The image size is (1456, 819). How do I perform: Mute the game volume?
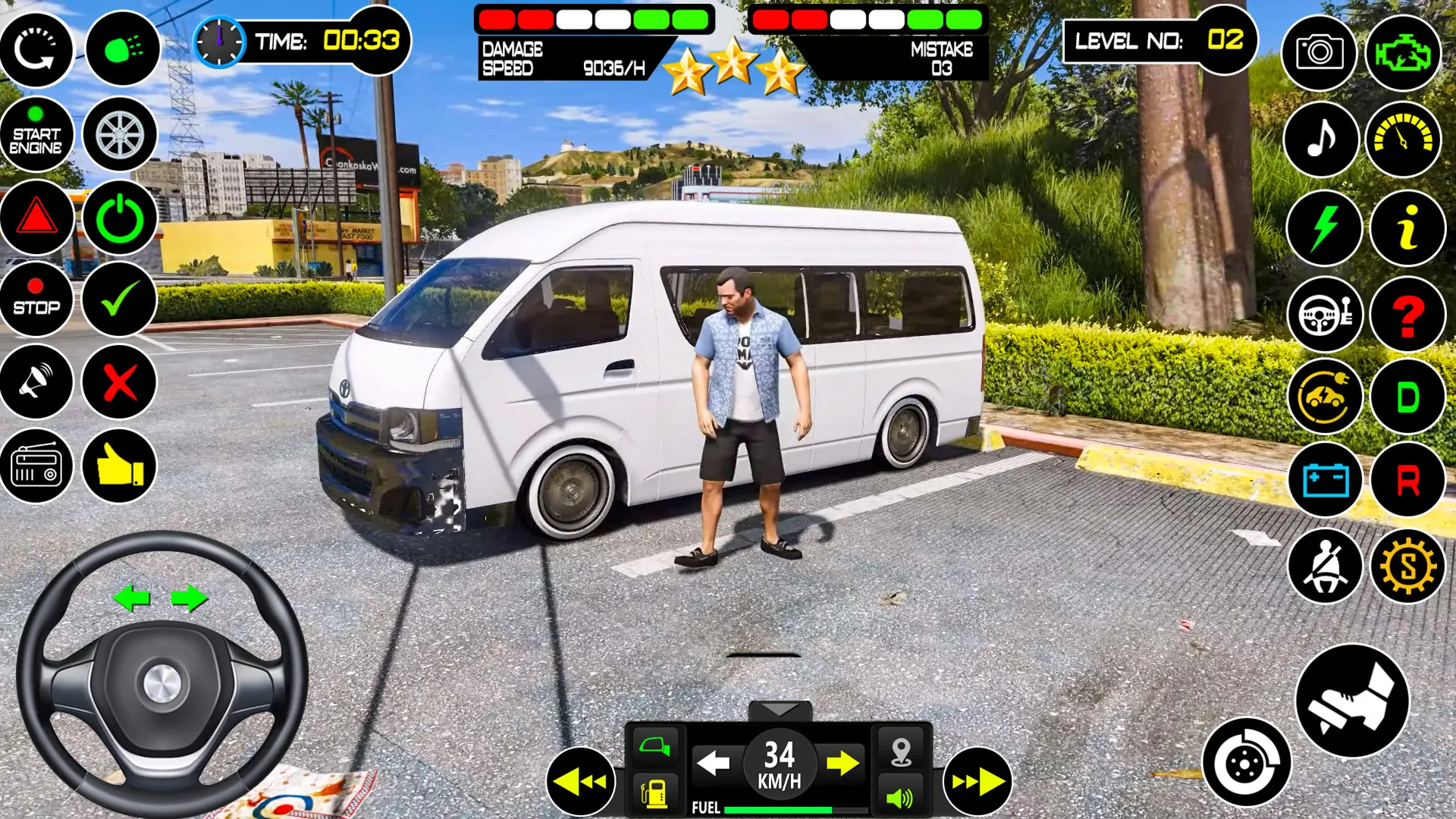(899, 797)
